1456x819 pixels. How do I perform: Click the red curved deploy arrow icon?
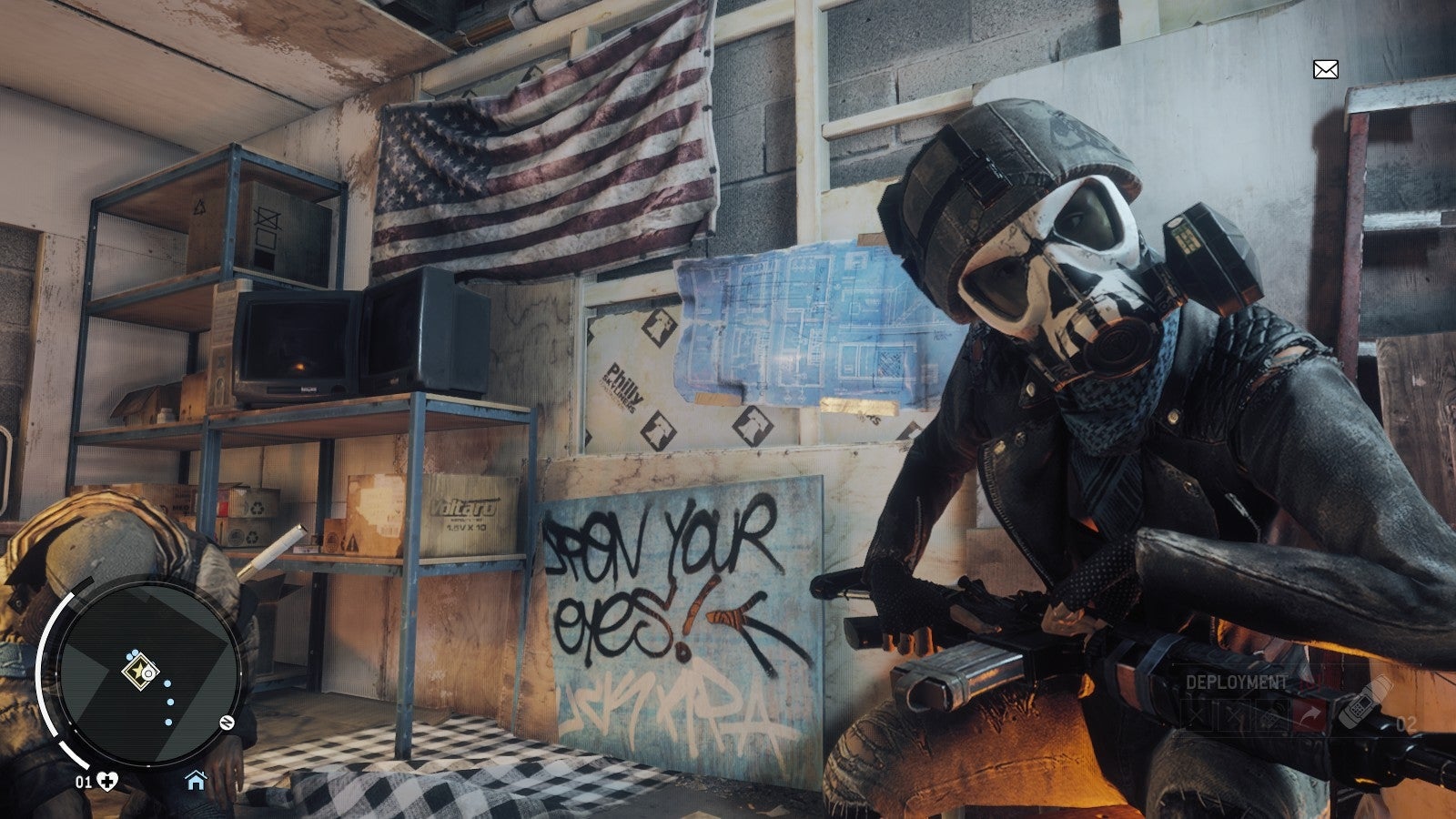coord(1309,713)
